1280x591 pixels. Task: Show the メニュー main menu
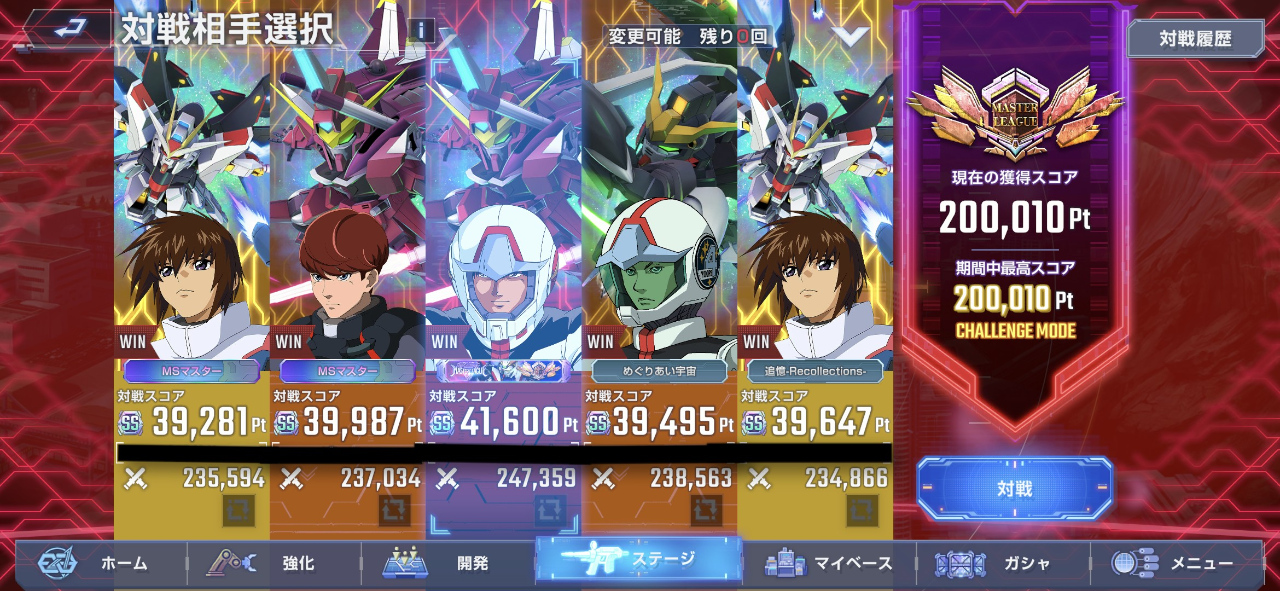[1176, 563]
